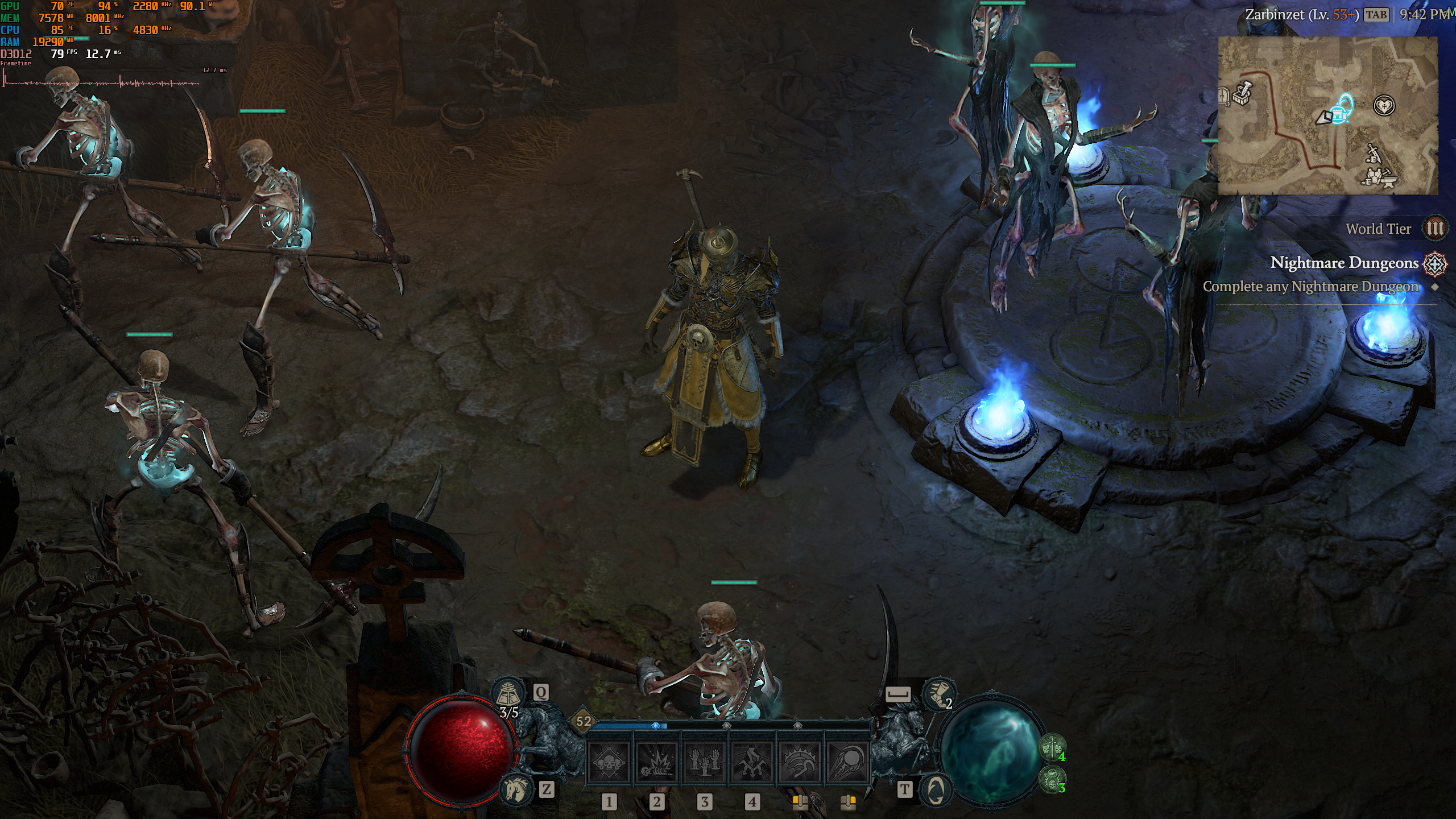This screenshot has height=819, width=1456.
Task: Use the healing potion icon
Action: click(508, 693)
